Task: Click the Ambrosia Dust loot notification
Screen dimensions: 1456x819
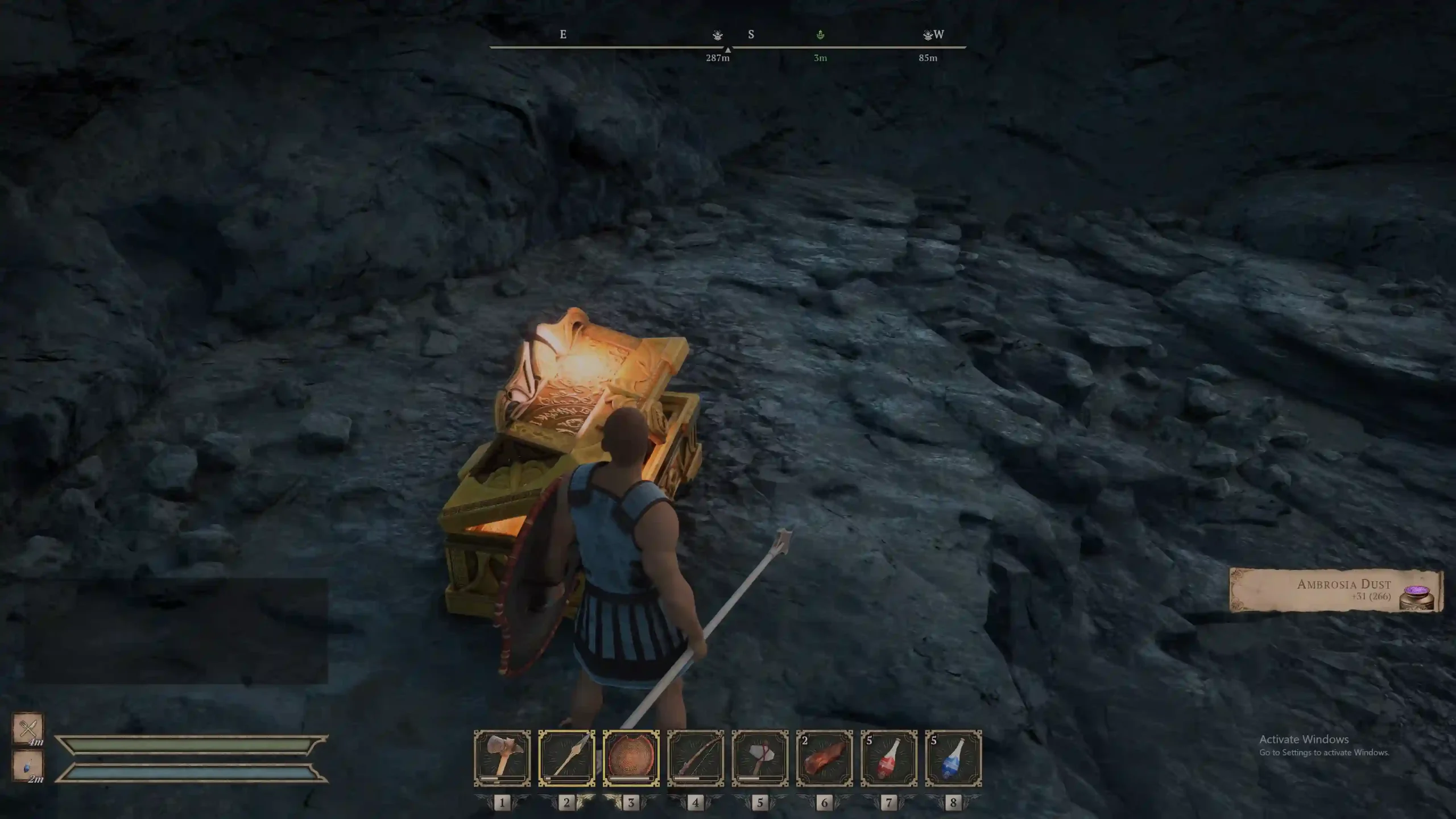Action: 1336,590
